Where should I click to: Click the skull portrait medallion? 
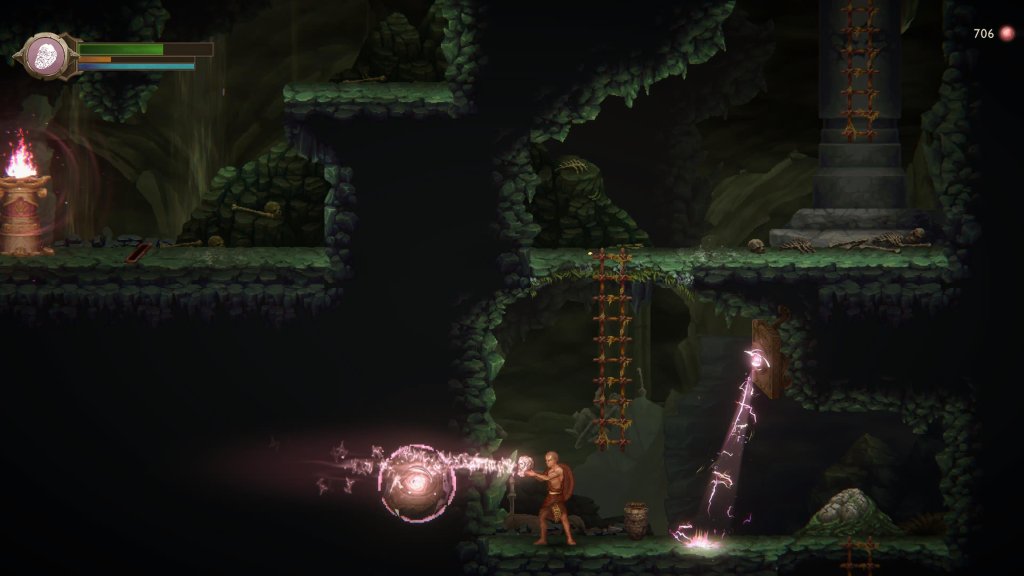click(x=45, y=56)
